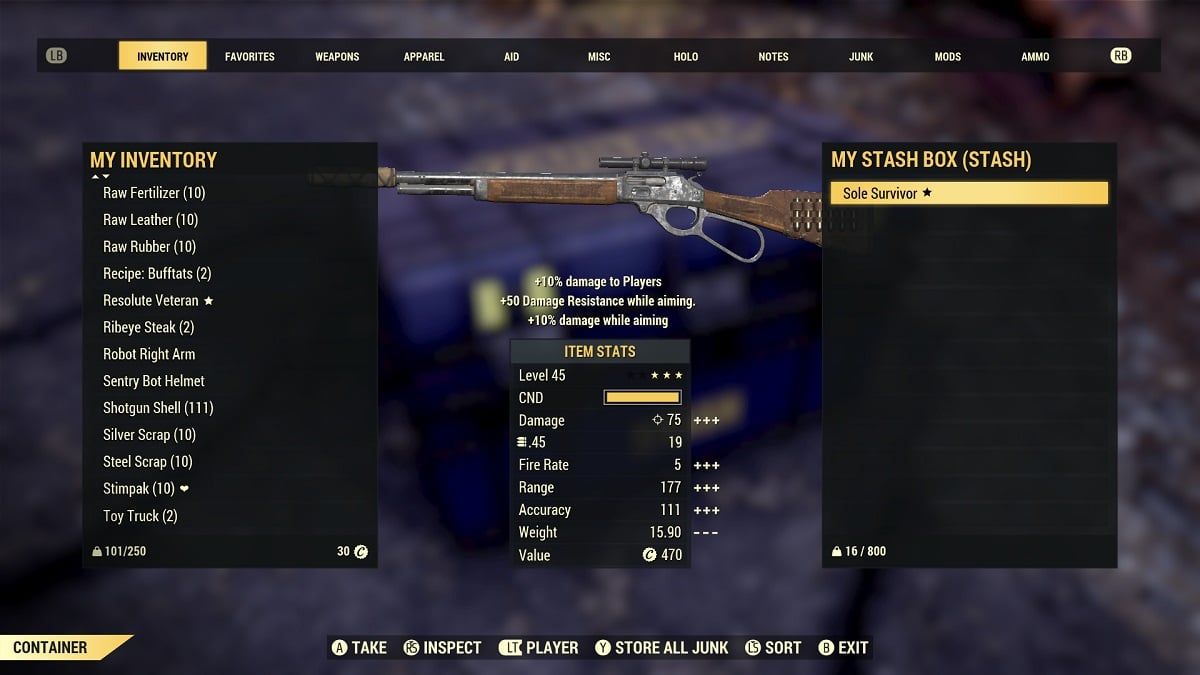Select the Sole Survivor stash item
The width and height of the screenshot is (1200, 675).
[x=969, y=193]
